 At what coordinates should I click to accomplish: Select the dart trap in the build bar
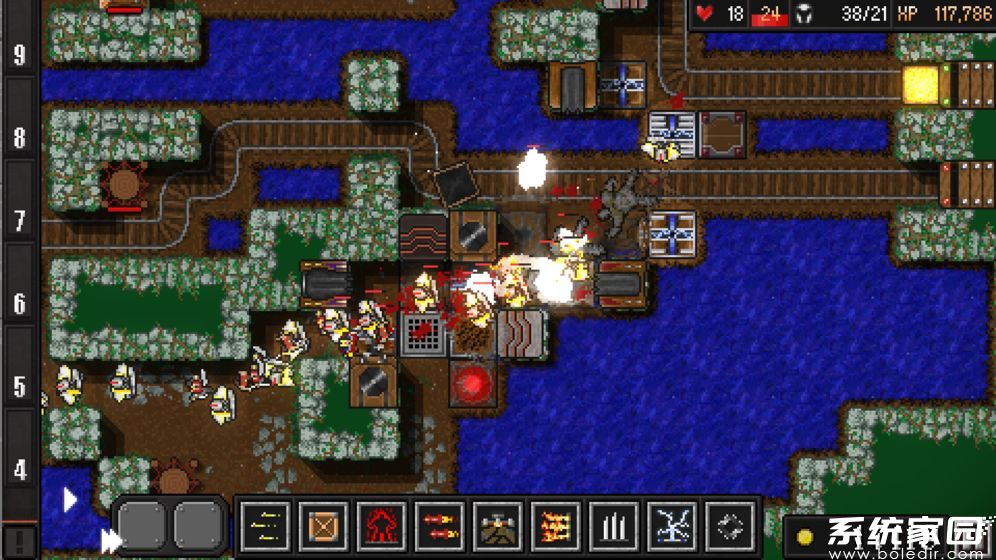266,525
